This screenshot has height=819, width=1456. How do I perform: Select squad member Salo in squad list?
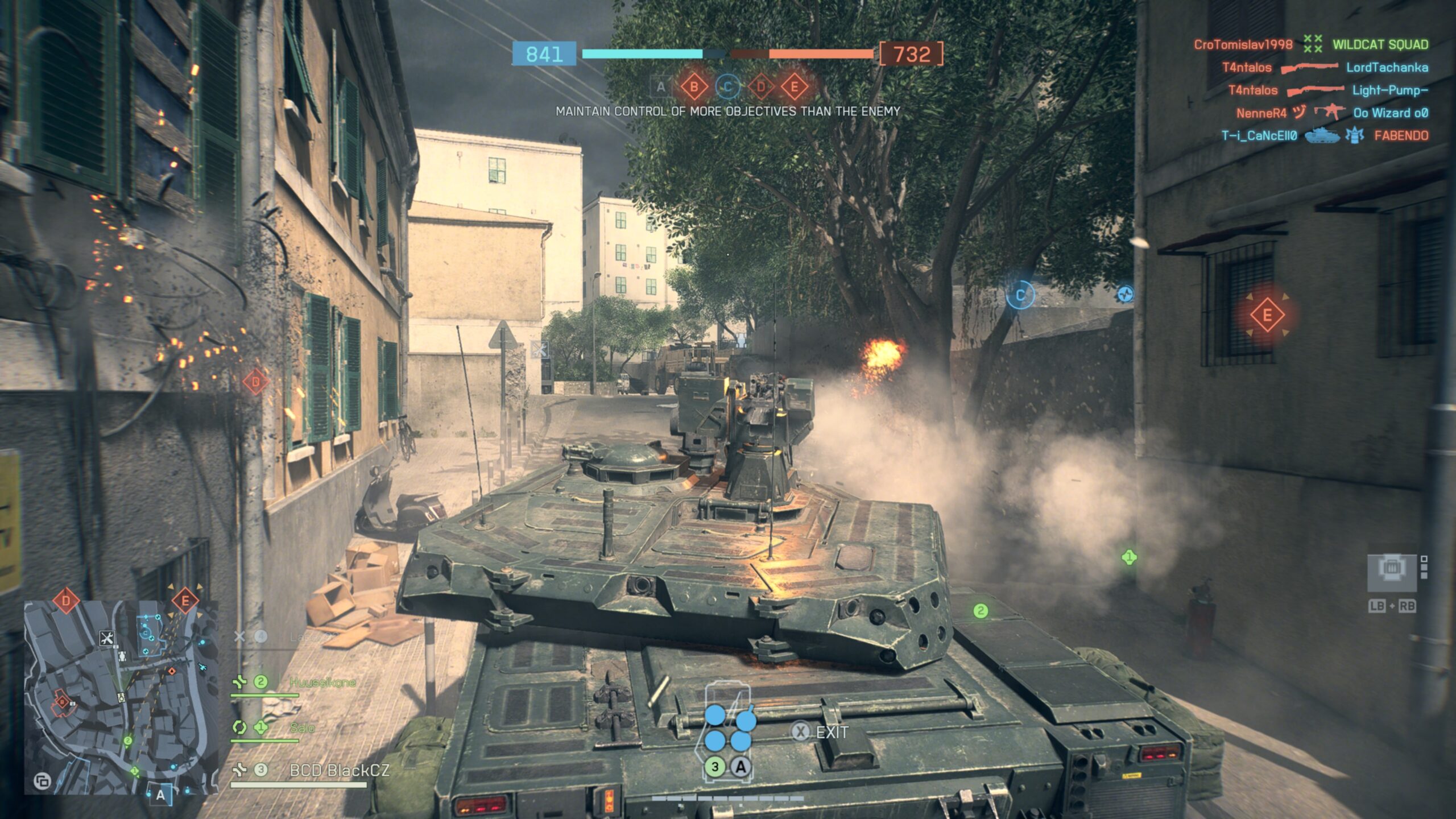click(301, 727)
